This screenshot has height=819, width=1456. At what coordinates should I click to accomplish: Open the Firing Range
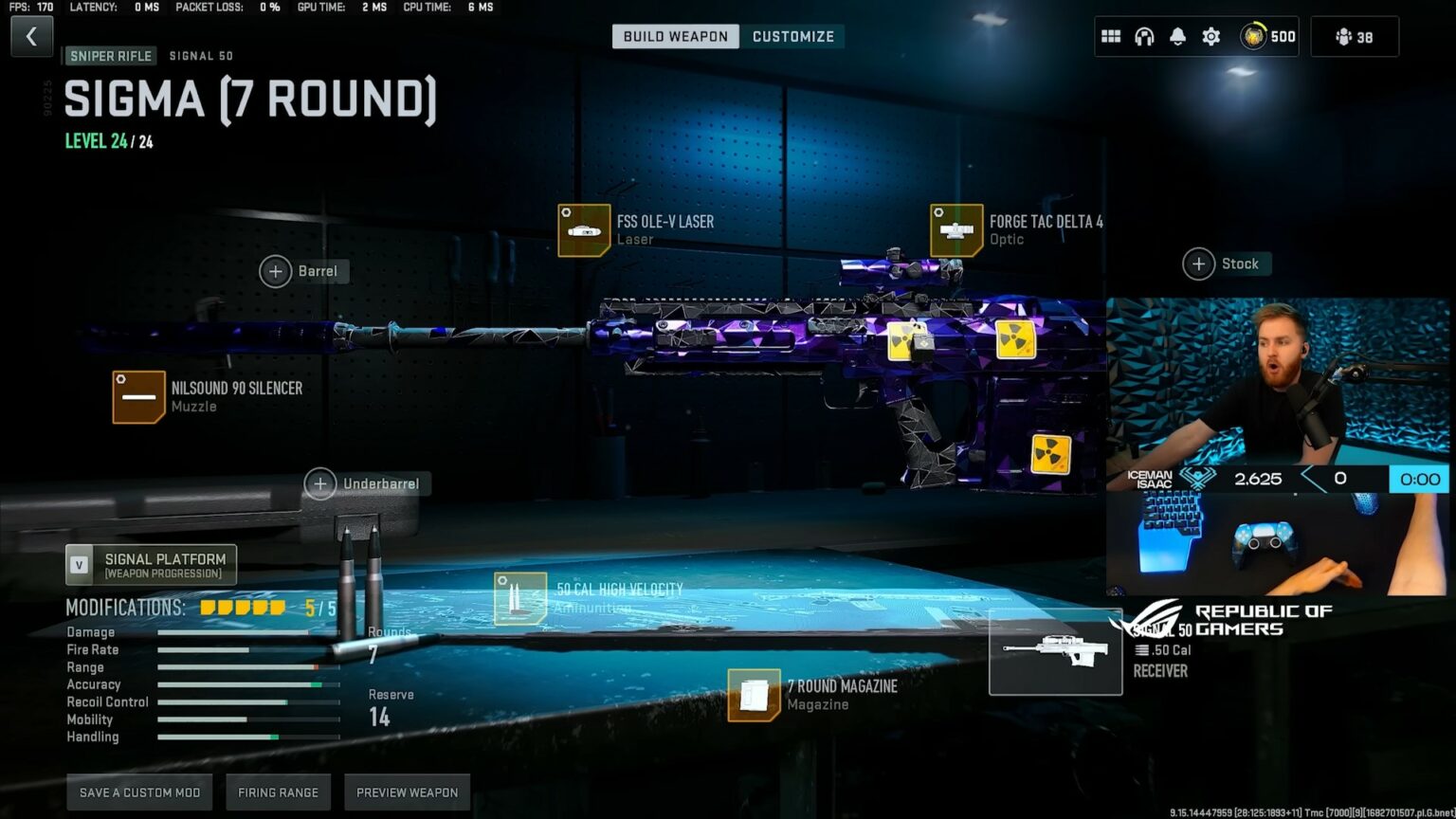(x=278, y=792)
